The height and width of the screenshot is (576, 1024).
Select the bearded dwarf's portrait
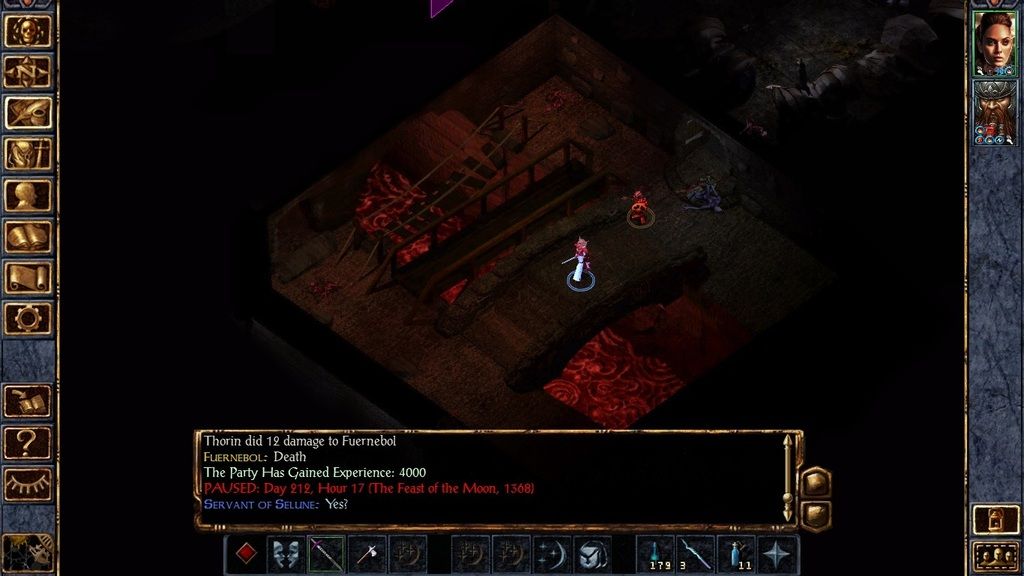tap(994, 112)
